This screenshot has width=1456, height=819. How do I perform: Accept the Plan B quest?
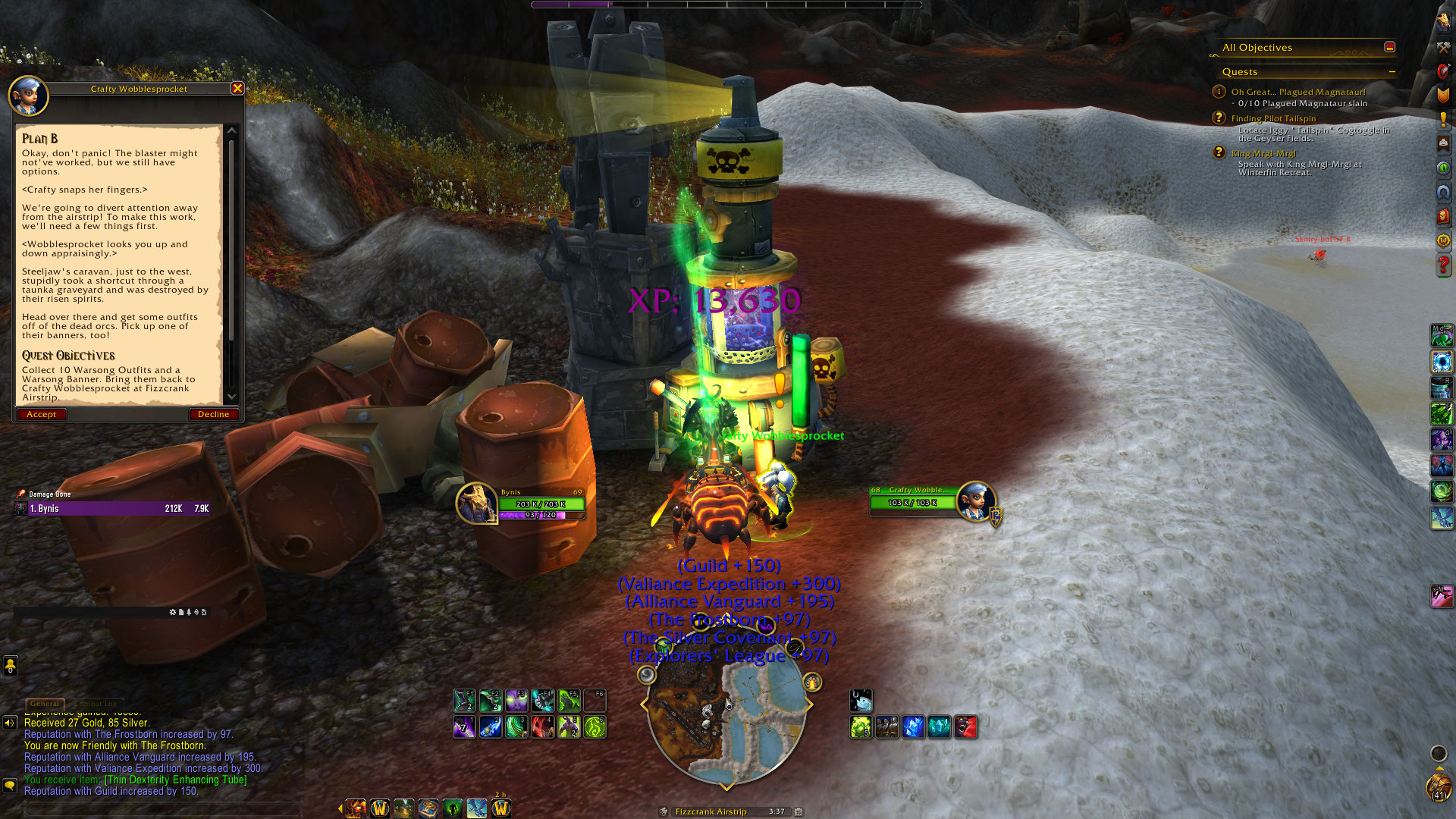click(x=41, y=414)
